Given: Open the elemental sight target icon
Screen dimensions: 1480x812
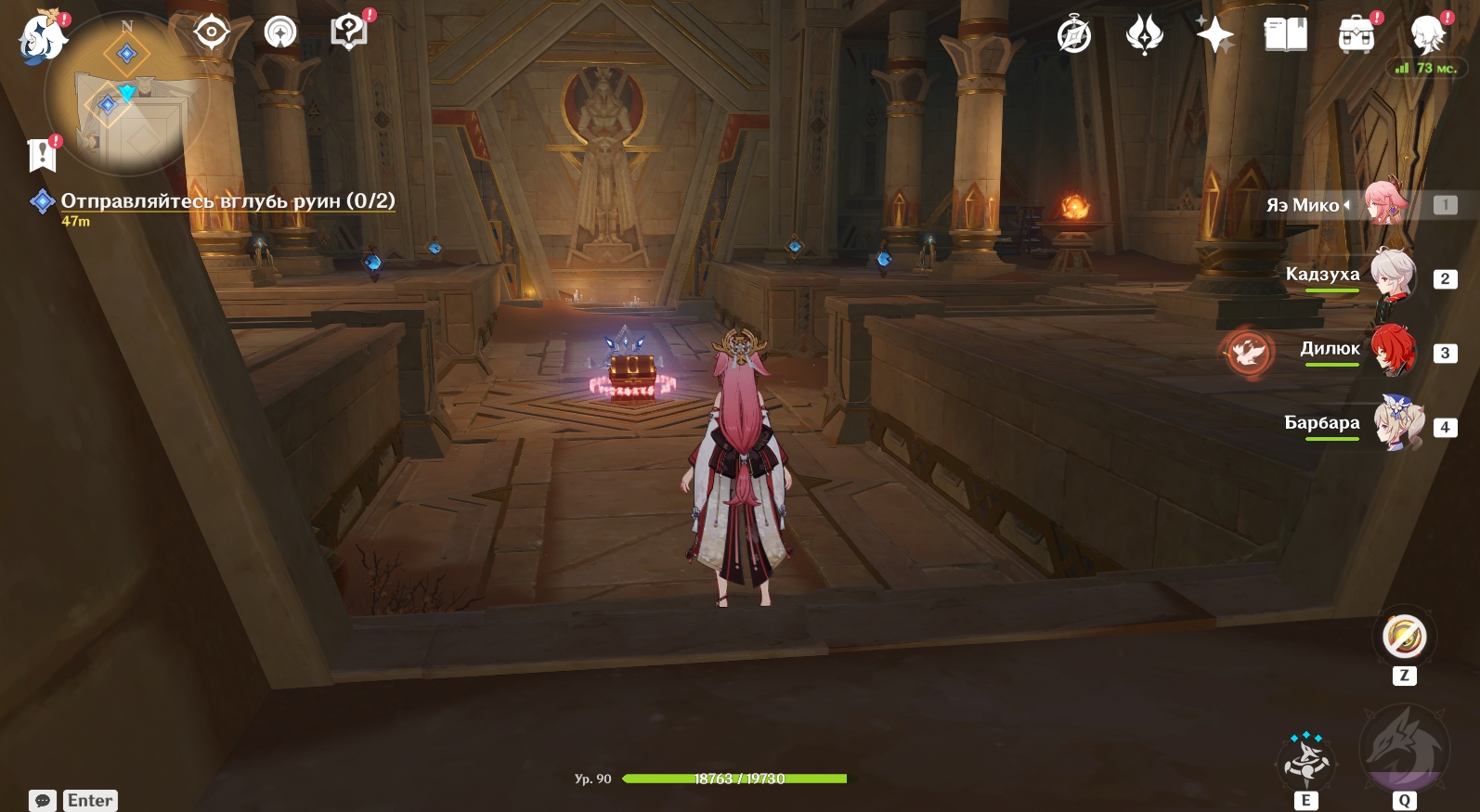Looking at the screenshot, I should tap(212, 33).
